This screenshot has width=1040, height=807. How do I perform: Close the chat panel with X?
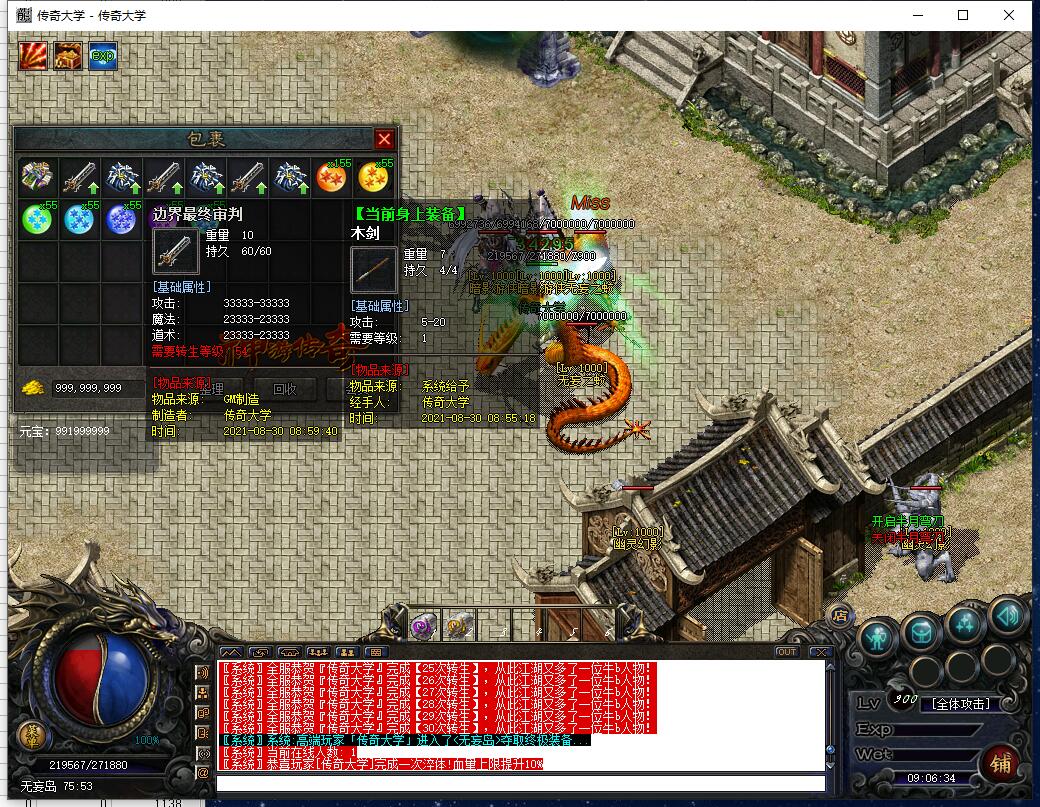coord(820,652)
